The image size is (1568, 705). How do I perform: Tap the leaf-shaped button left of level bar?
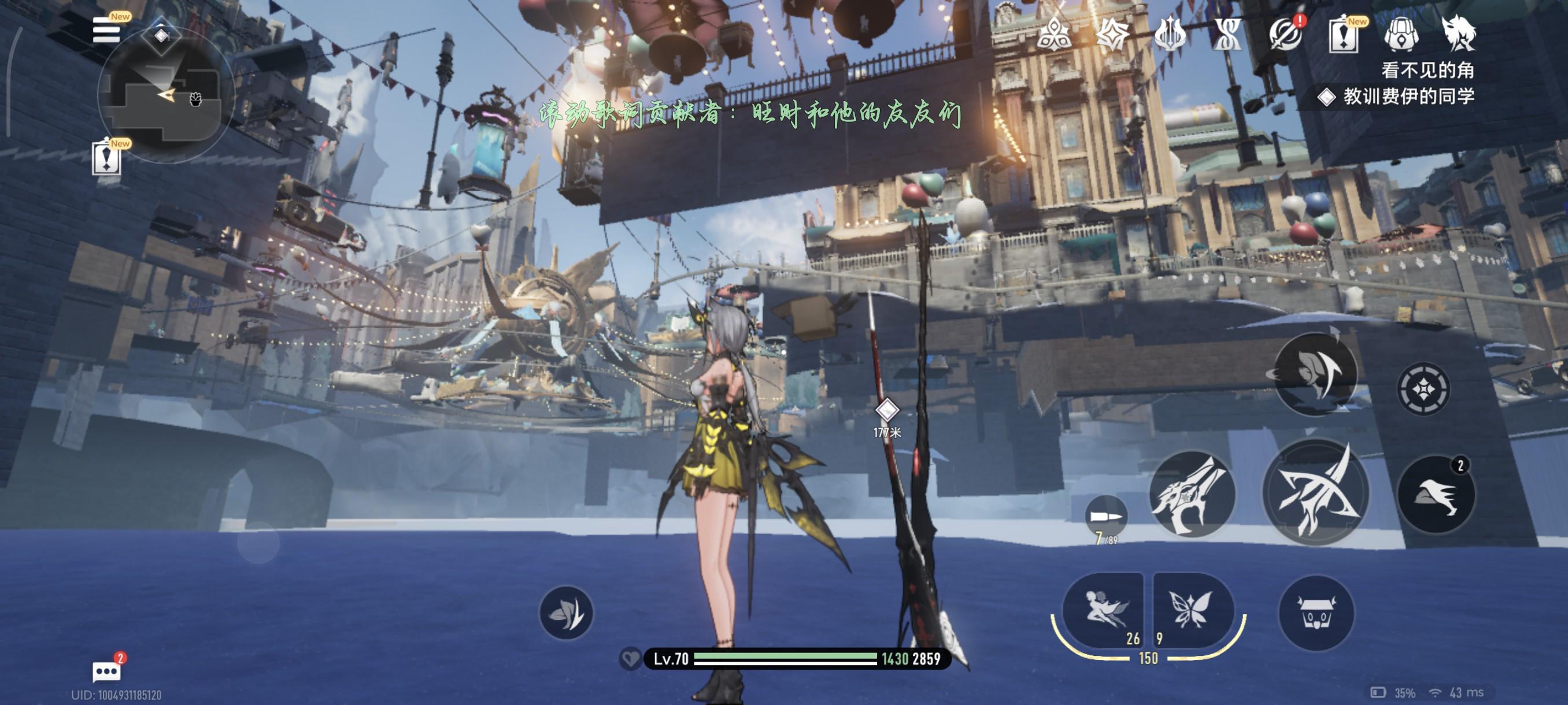point(566,613)
